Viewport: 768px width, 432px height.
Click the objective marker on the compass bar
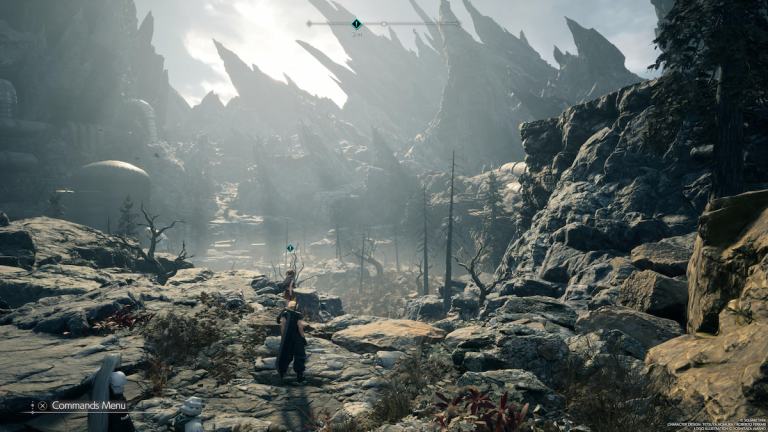point(356,23)
